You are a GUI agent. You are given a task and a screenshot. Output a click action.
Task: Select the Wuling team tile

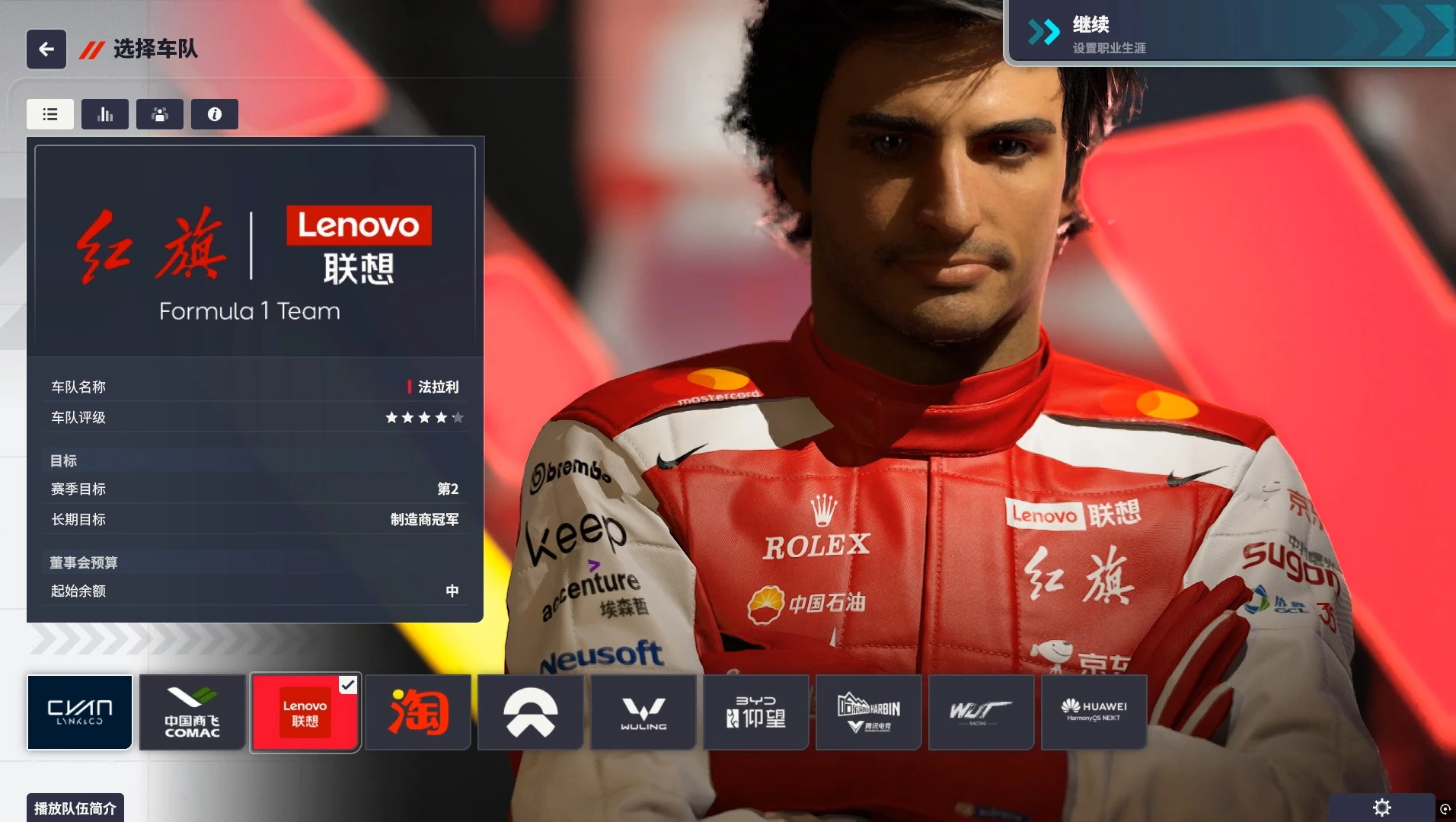643,712
